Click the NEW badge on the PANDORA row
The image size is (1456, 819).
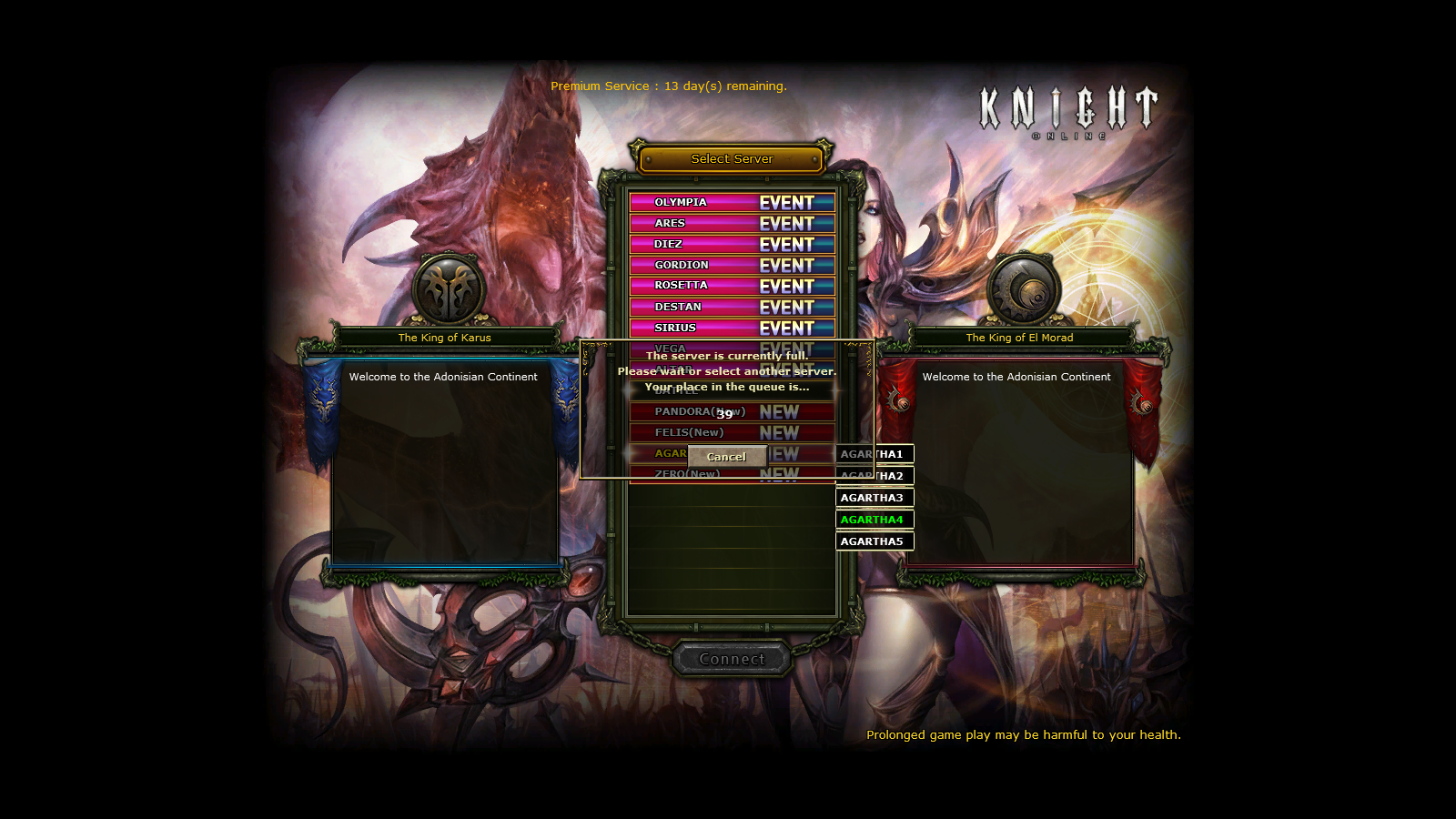click(x=779, y=411)
